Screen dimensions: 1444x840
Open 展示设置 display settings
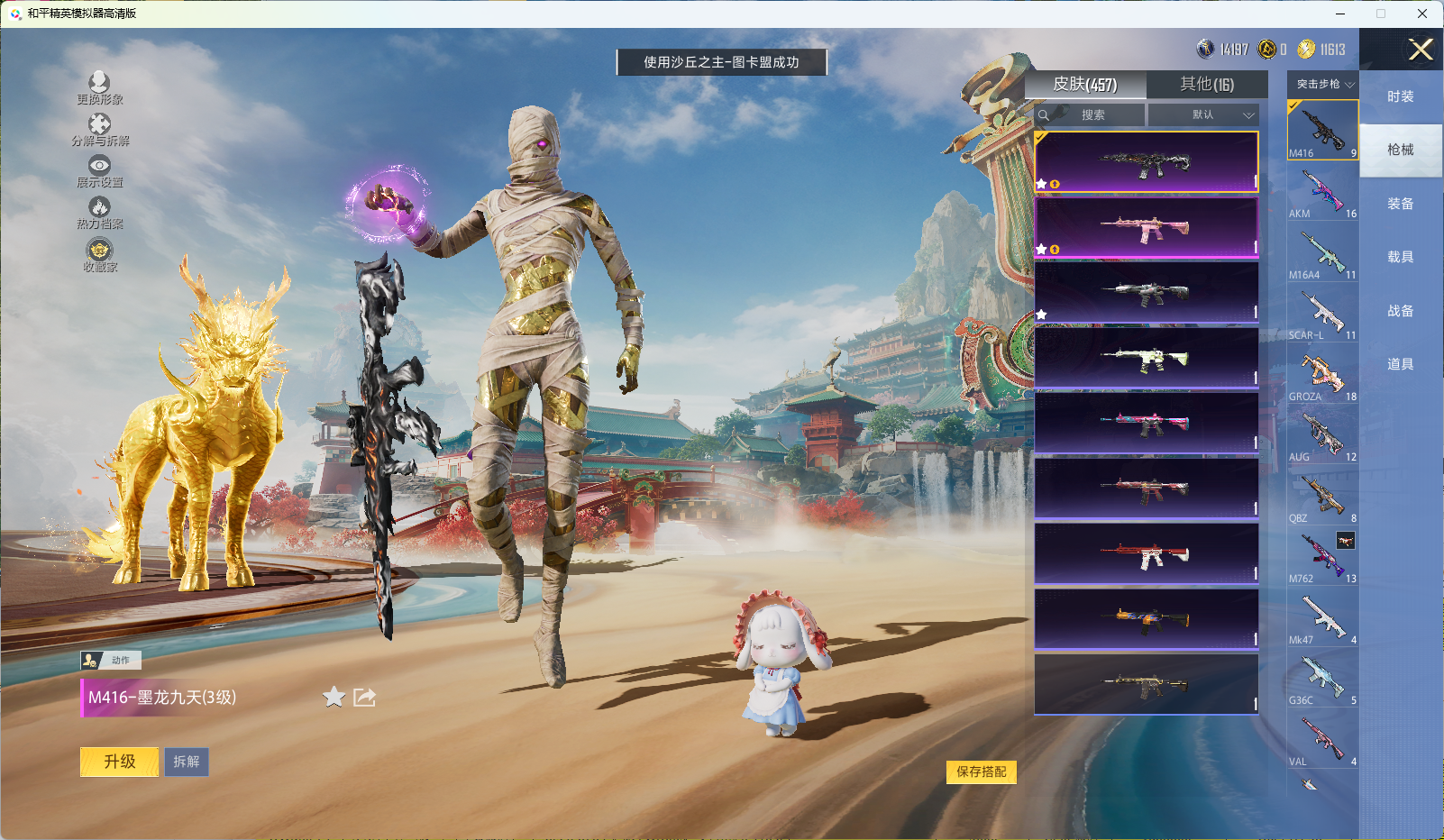[99, 170]
